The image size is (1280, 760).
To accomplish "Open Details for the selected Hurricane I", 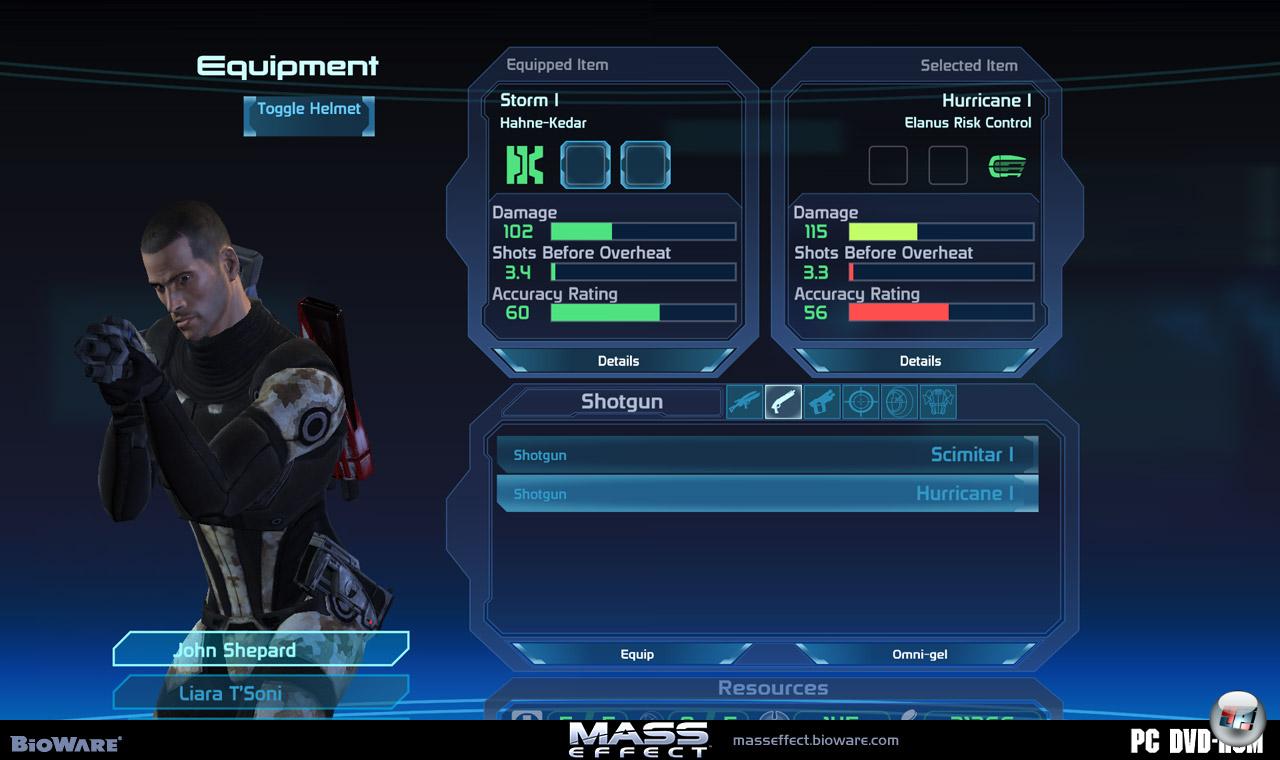I will [920, 361].
